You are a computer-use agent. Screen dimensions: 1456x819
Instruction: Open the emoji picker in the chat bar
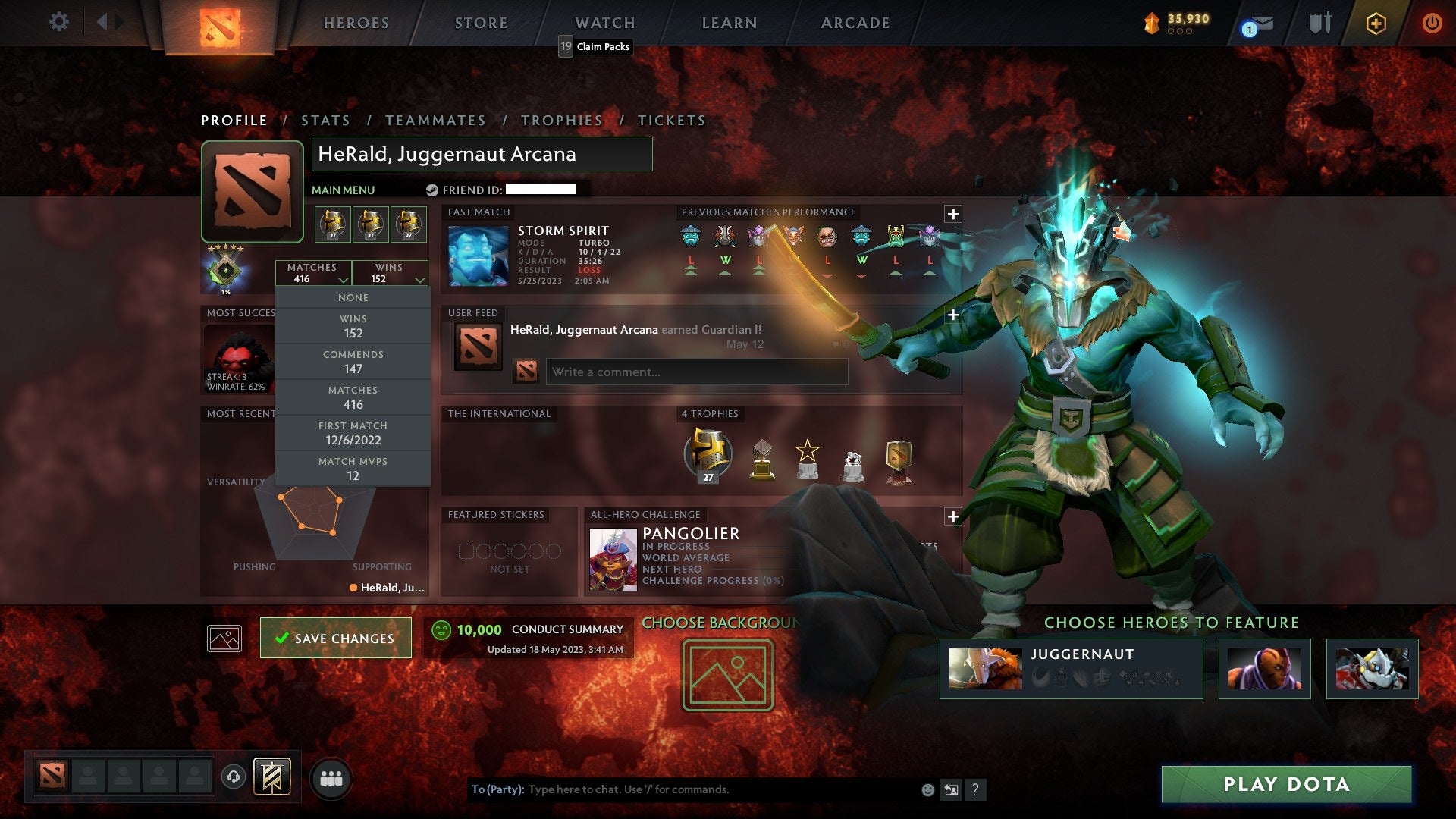pos(927,789)
